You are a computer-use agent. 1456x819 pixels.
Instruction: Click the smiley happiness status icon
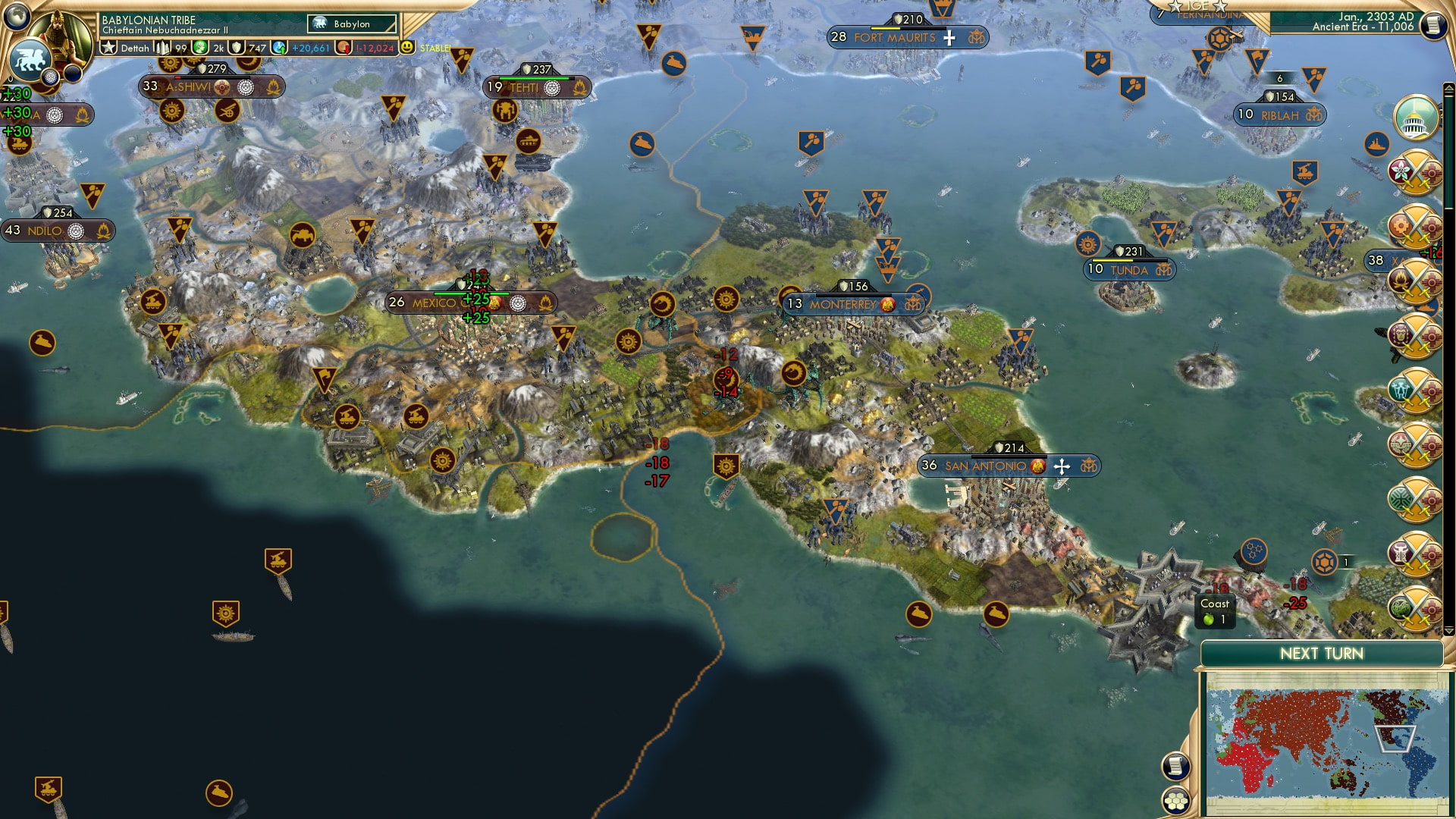click(x=407, y=47)
